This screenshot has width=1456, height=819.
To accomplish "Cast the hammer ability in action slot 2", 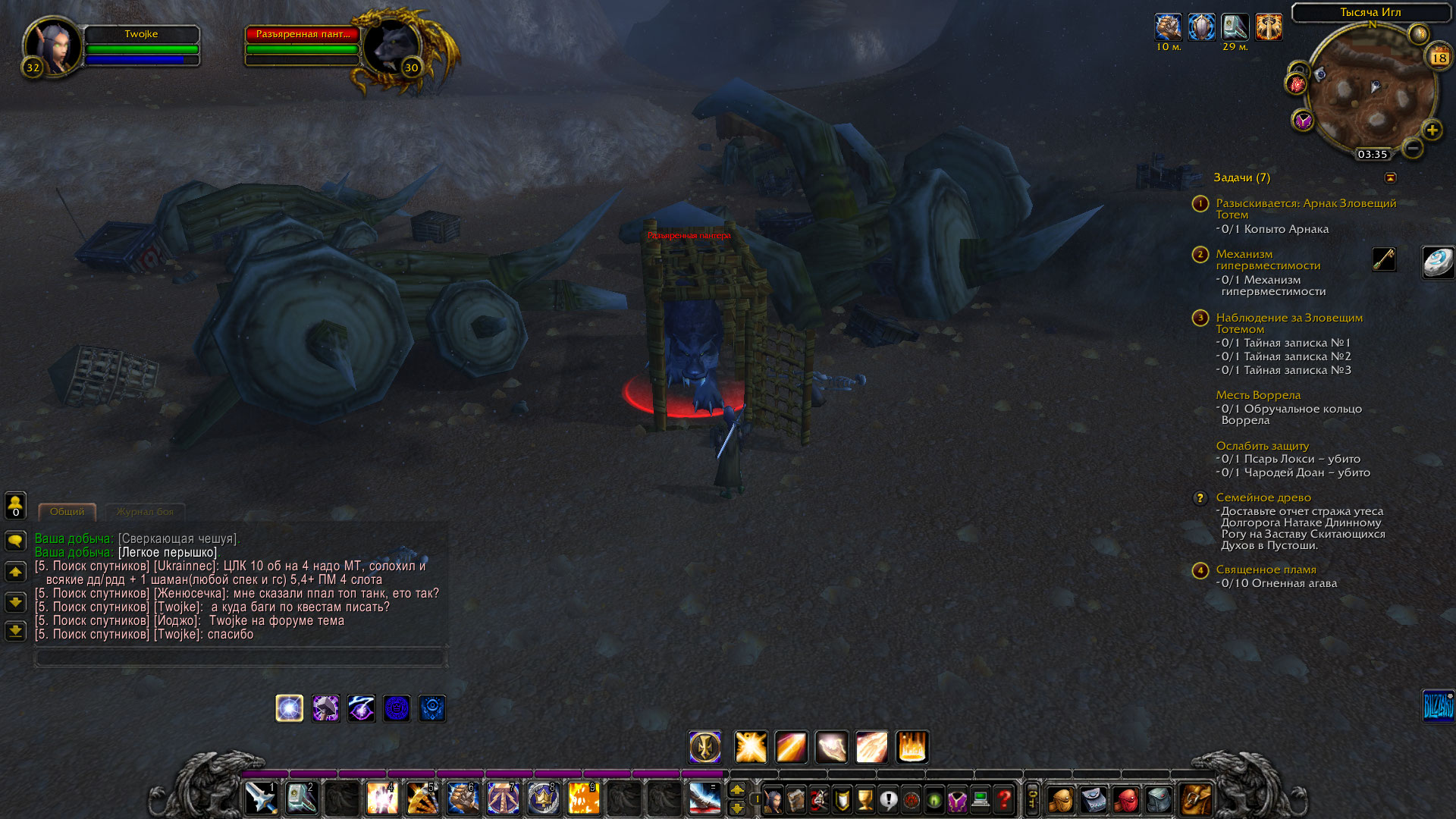I will [301, 799].
